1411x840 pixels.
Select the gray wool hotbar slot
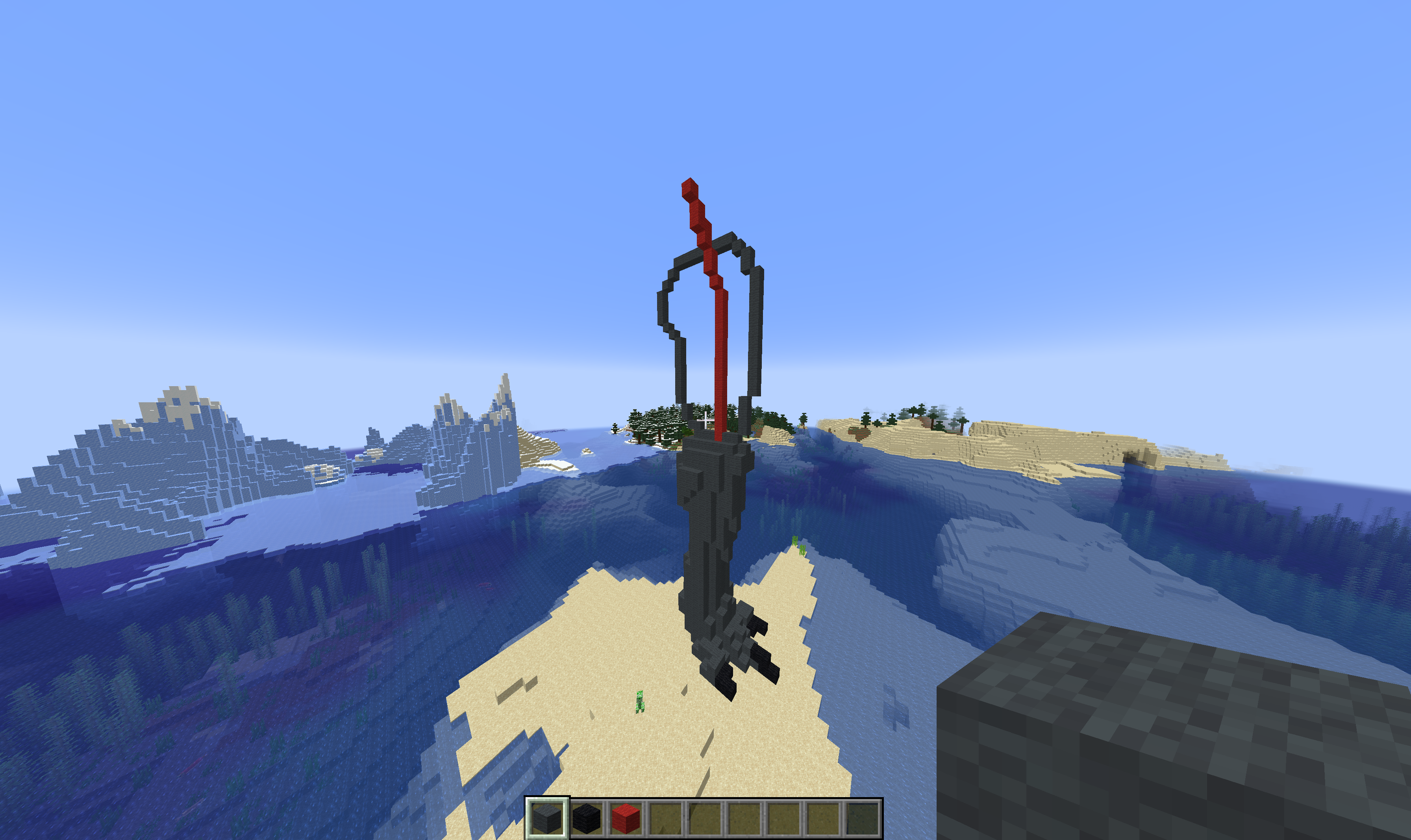(547, 818)
